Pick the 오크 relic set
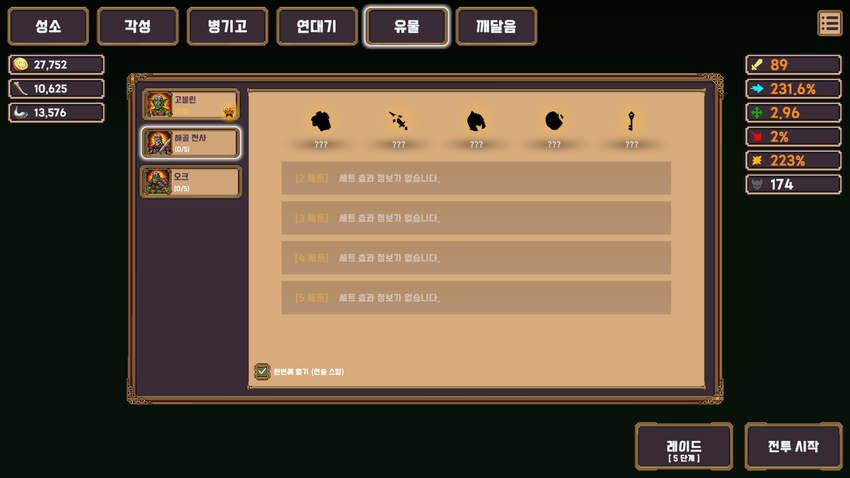The image size is (850, 478). [191, 181]
